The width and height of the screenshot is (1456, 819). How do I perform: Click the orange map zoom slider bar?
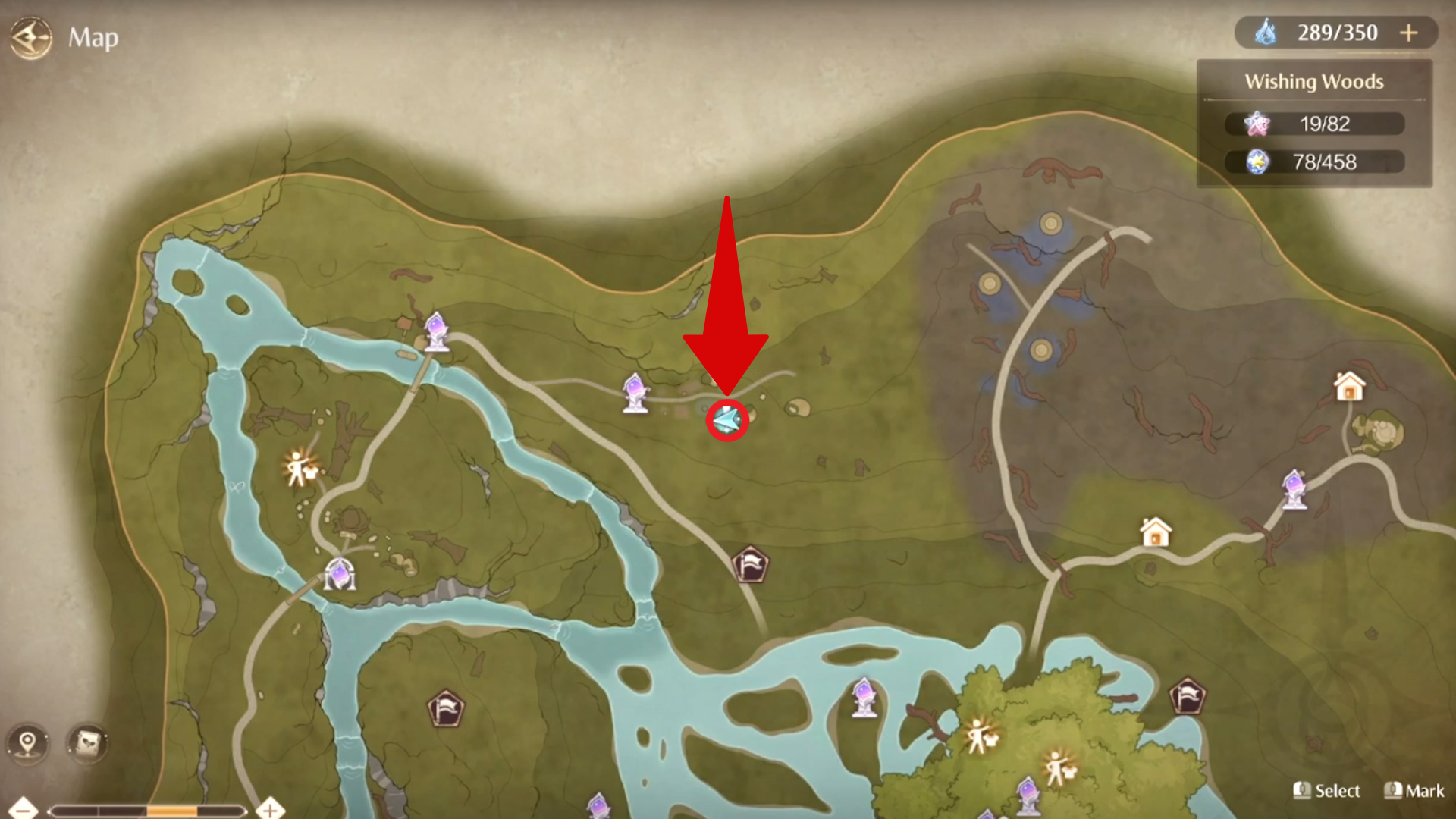point(172,811)
